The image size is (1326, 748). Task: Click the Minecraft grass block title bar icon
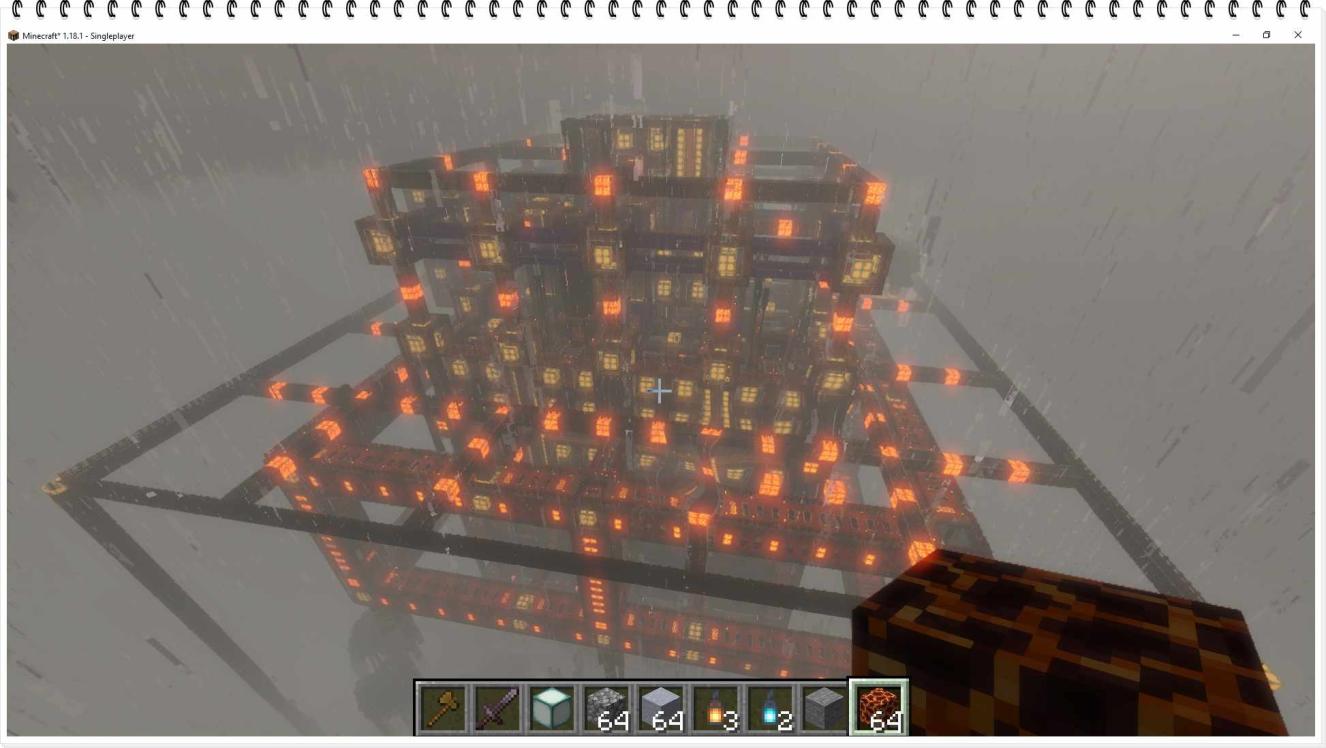pos(13,34)
